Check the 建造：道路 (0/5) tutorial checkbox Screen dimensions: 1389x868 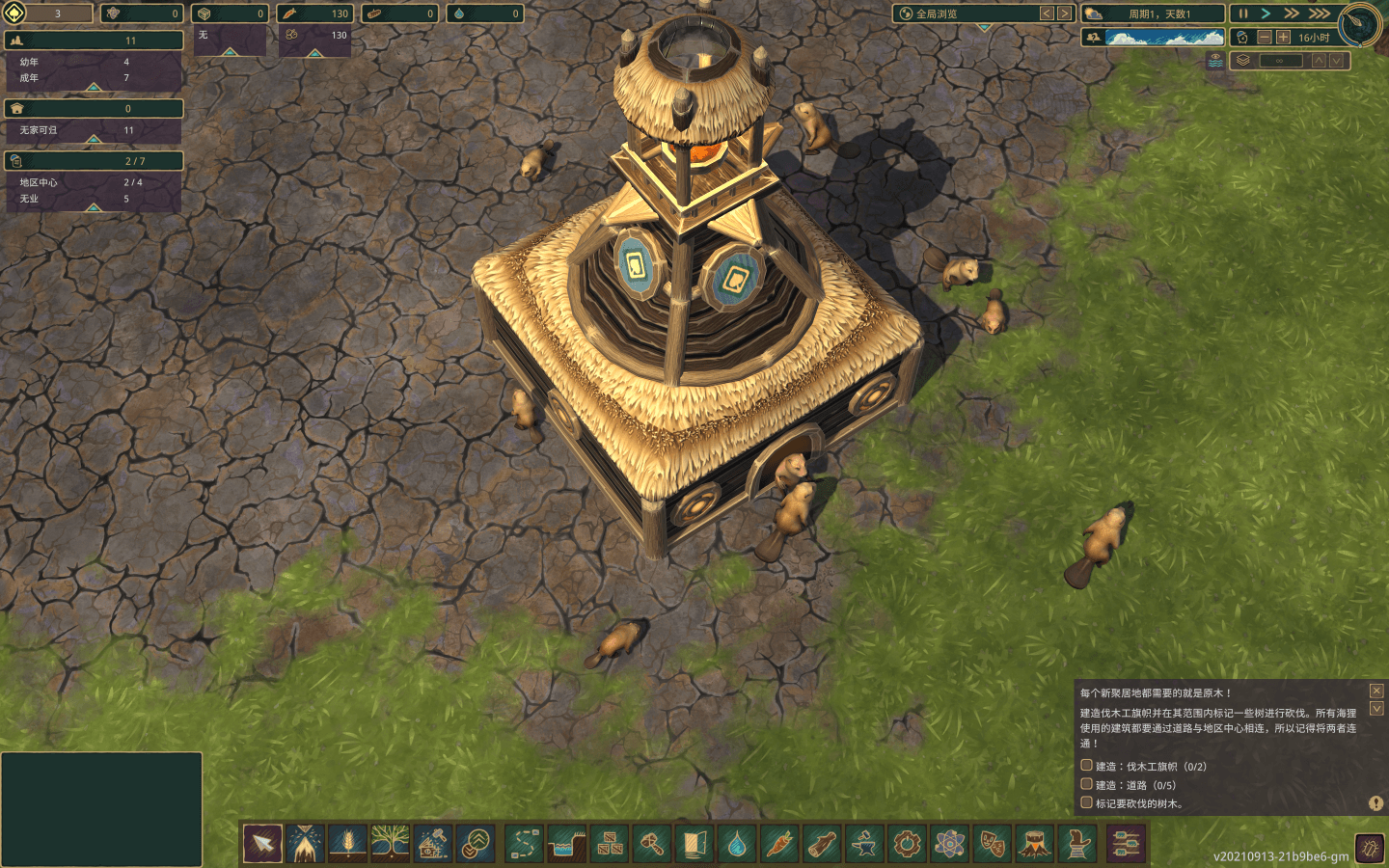pos(1085,784)
